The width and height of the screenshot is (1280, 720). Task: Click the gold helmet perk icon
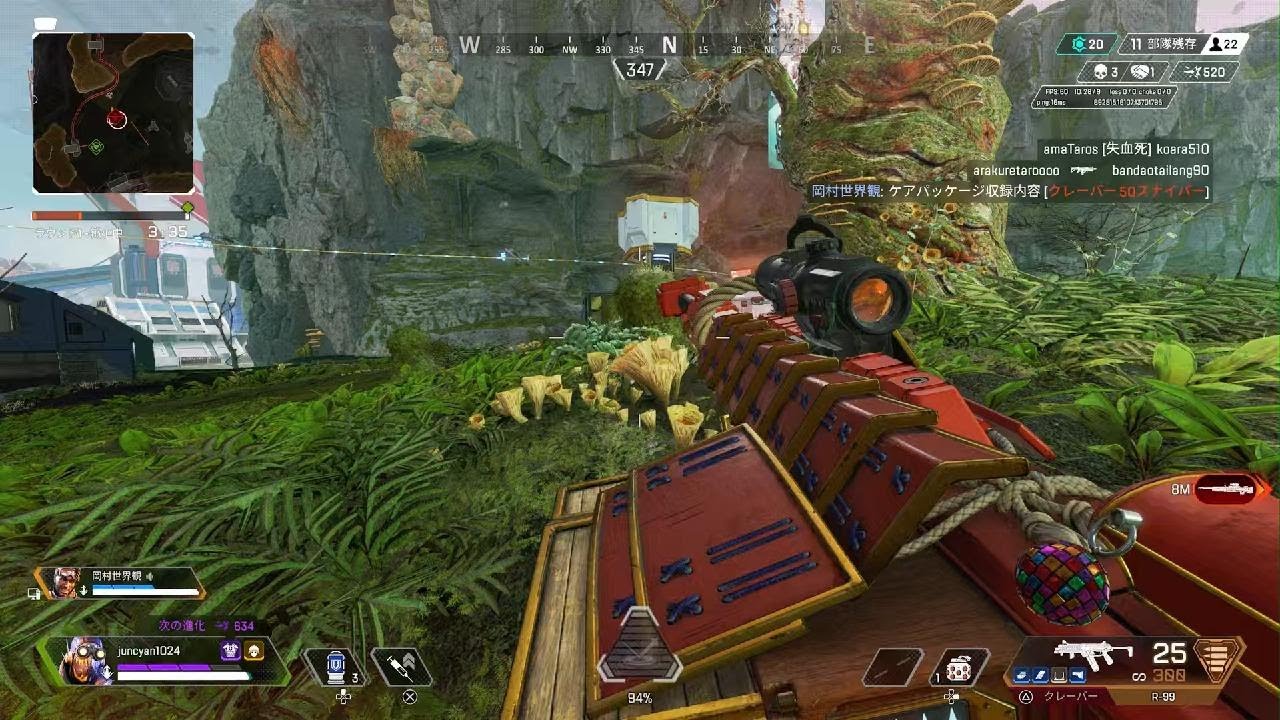click(x=254, y=651)
